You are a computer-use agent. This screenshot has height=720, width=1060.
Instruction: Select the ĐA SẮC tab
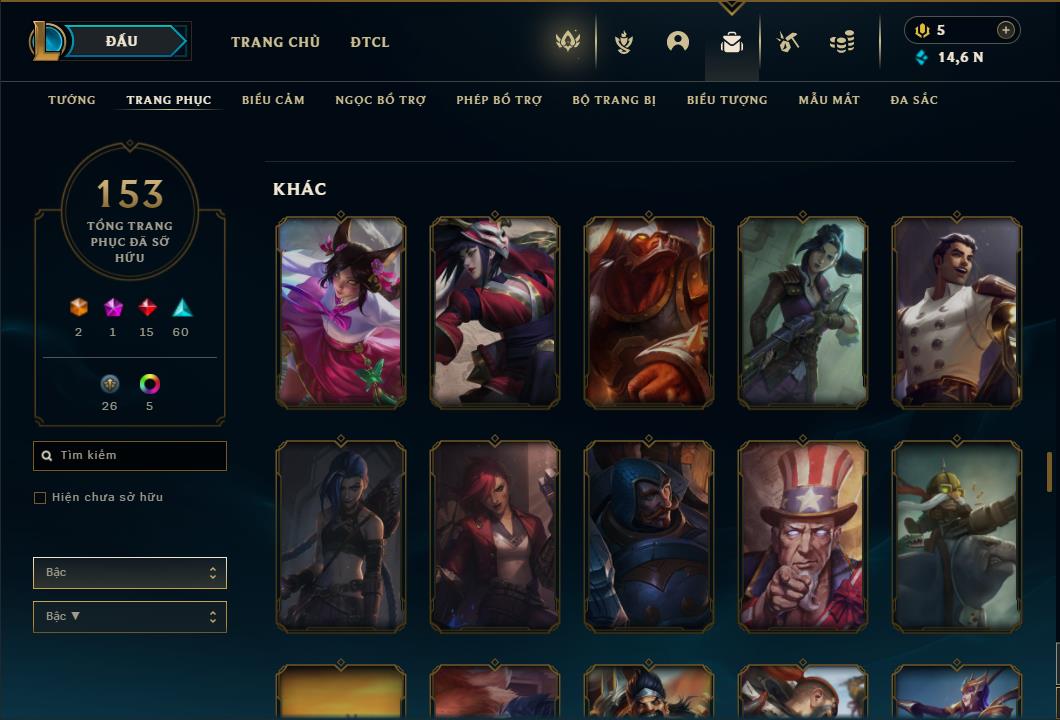click(914, 100)
